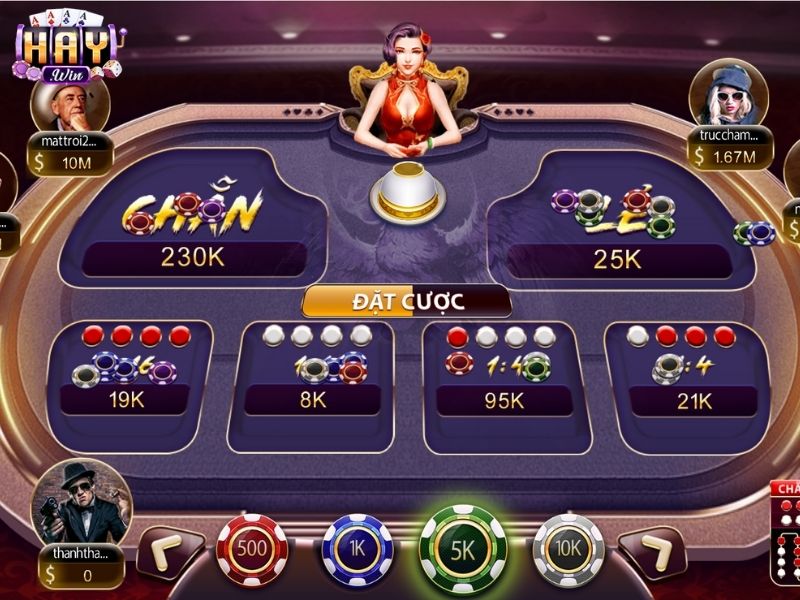Open the red-dot results history panel

point(786,535)
